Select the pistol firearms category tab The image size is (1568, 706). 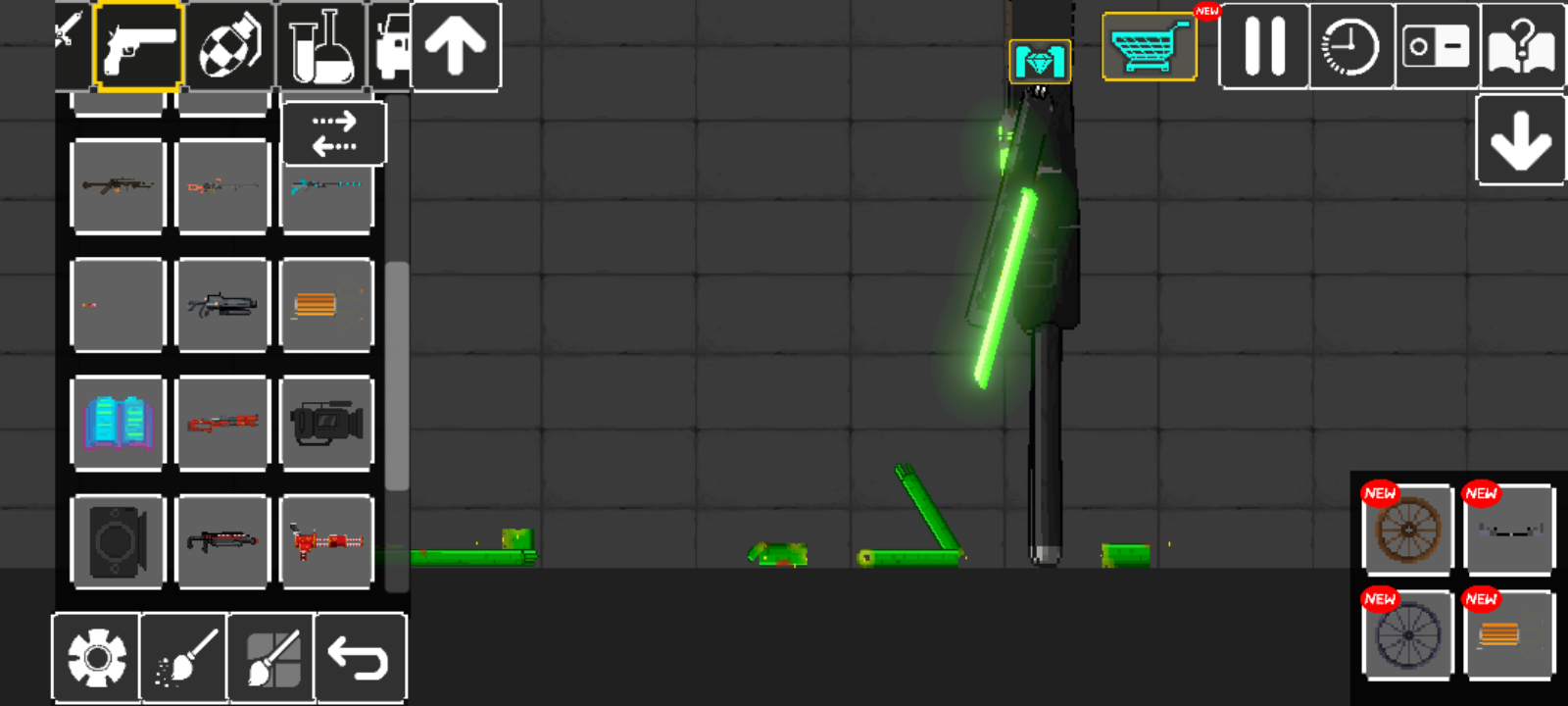(x=138, y=46)
